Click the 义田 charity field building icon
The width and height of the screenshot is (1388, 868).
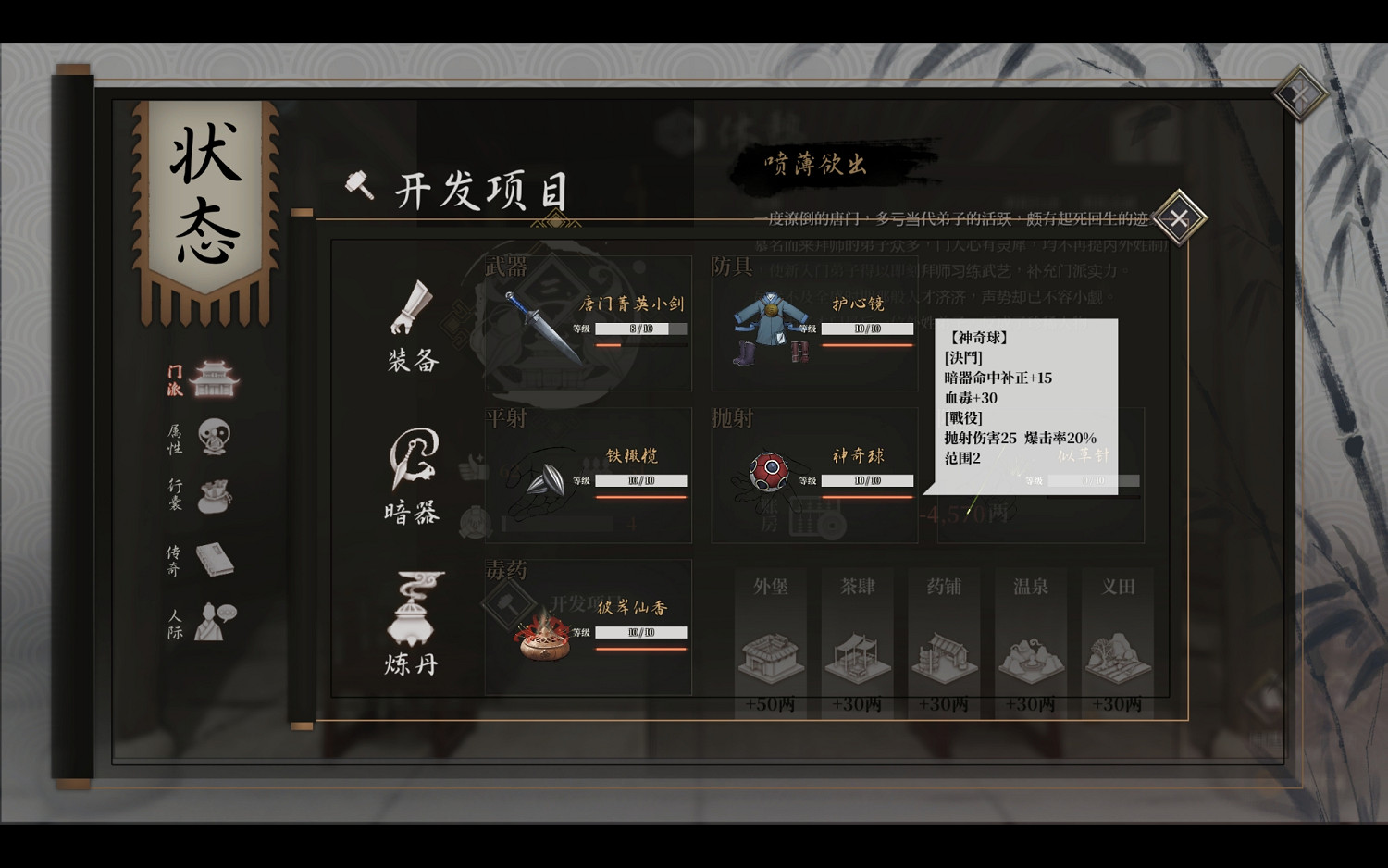tap(1118, 657)
